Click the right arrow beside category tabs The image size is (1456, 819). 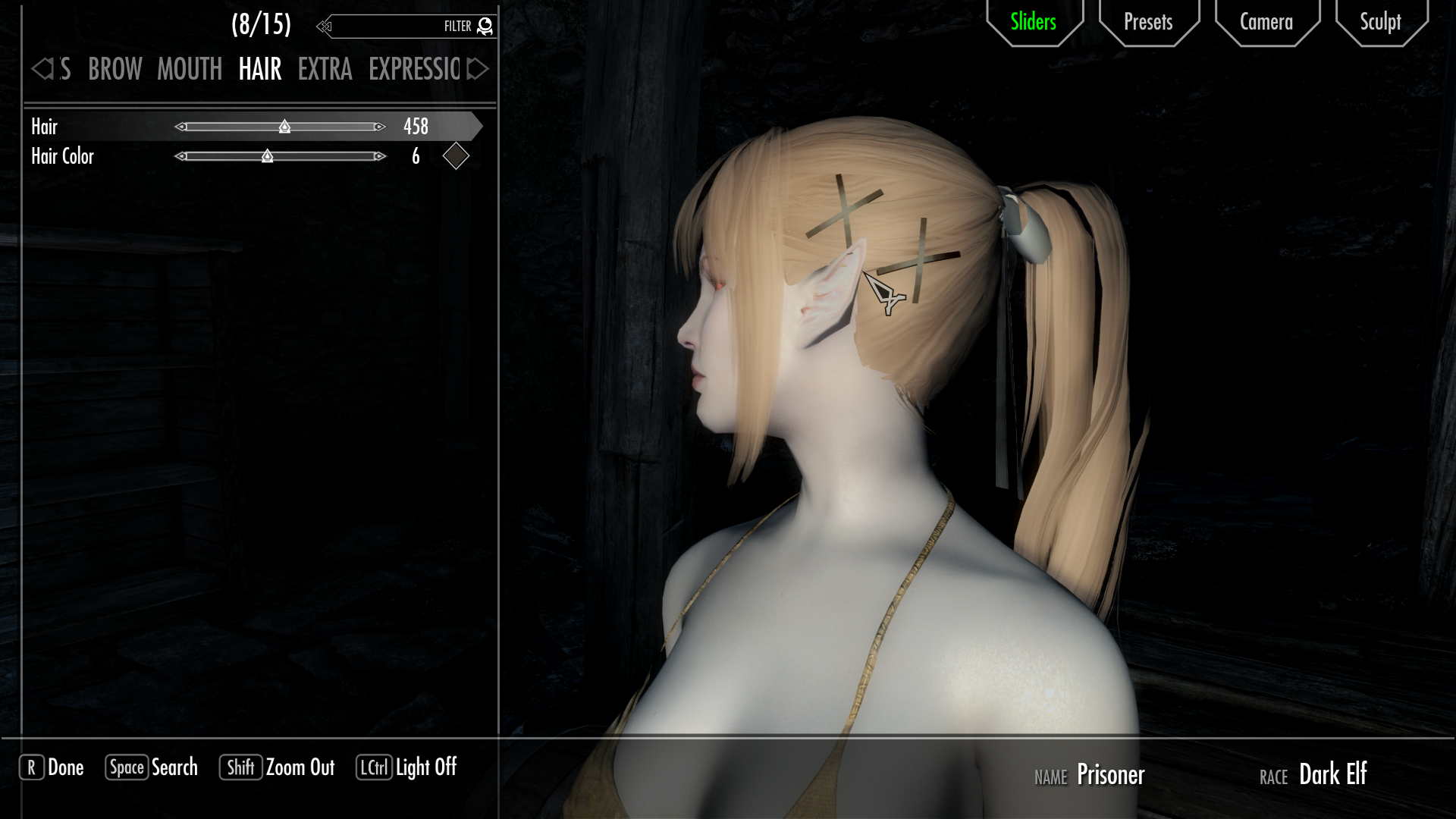(x=478, y=70)
